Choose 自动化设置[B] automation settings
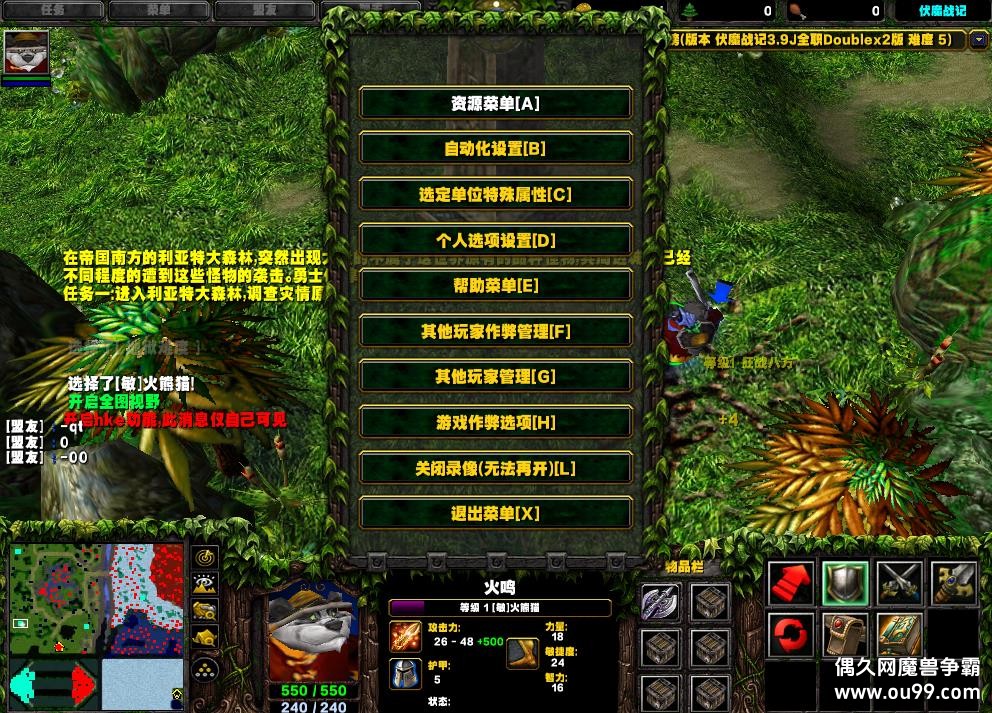This screenshot has width=992, height=713. point(495,149)
